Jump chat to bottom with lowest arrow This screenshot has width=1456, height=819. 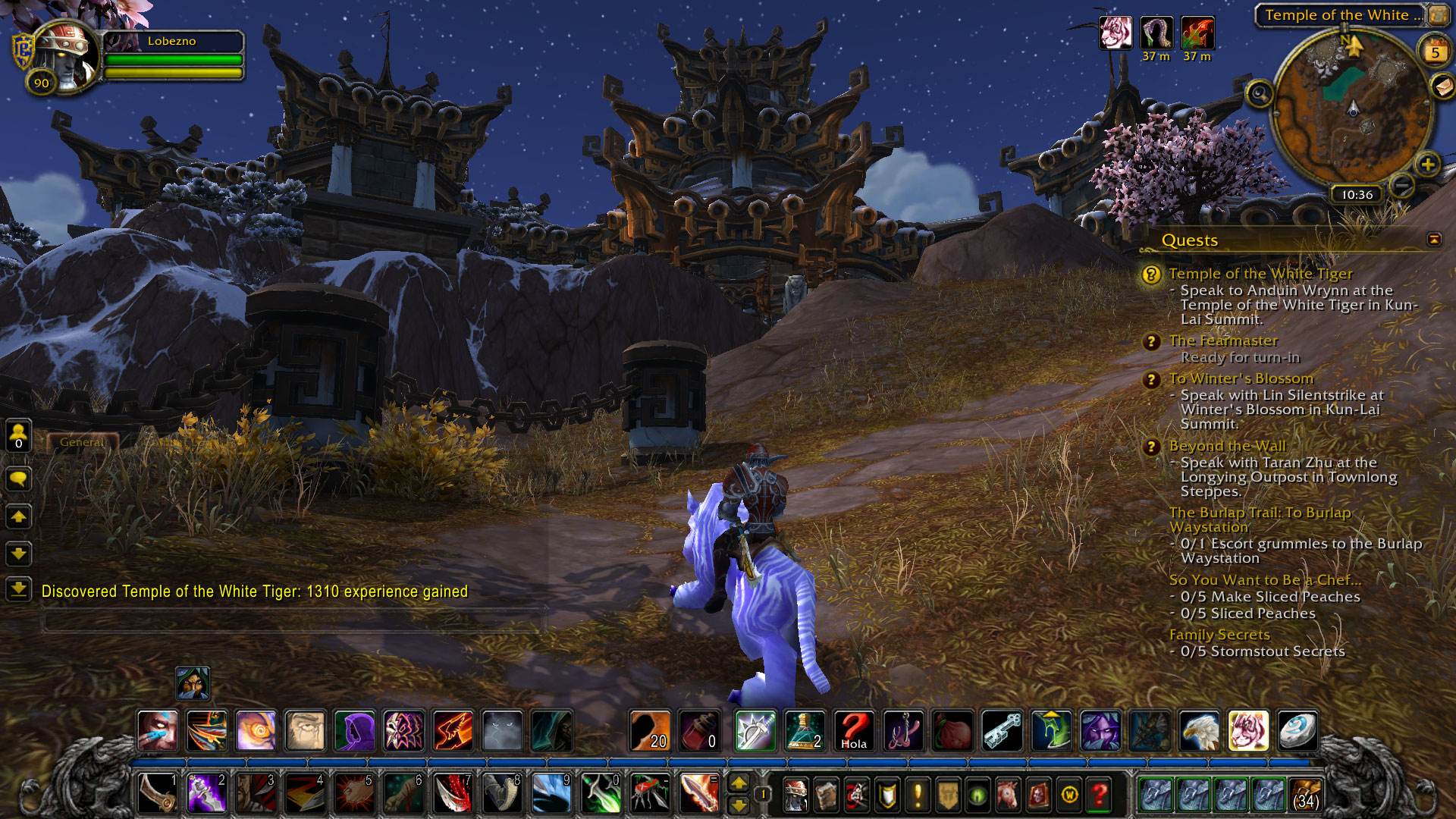[x=19, y=588]
